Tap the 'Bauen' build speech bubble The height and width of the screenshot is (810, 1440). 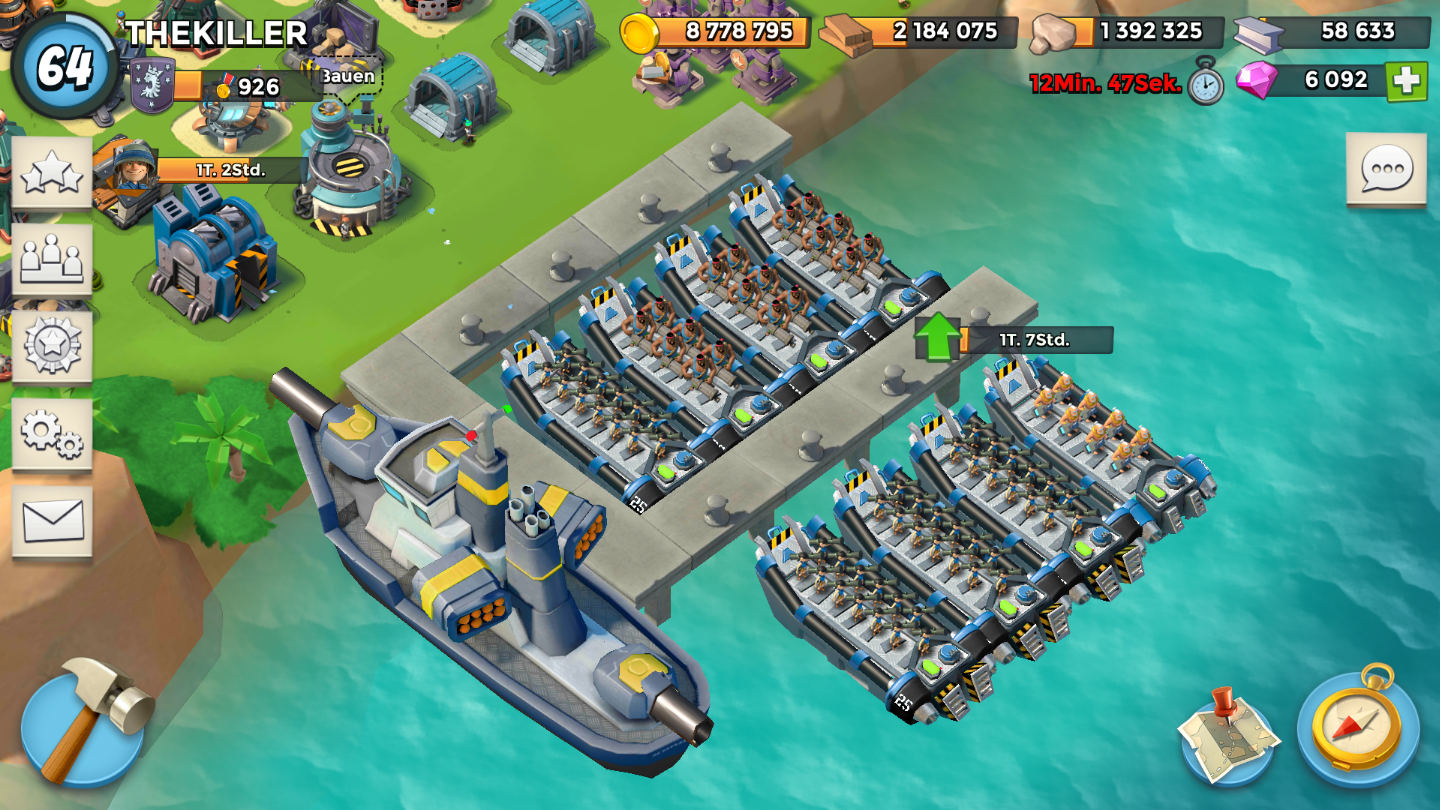tap(349, 76)
